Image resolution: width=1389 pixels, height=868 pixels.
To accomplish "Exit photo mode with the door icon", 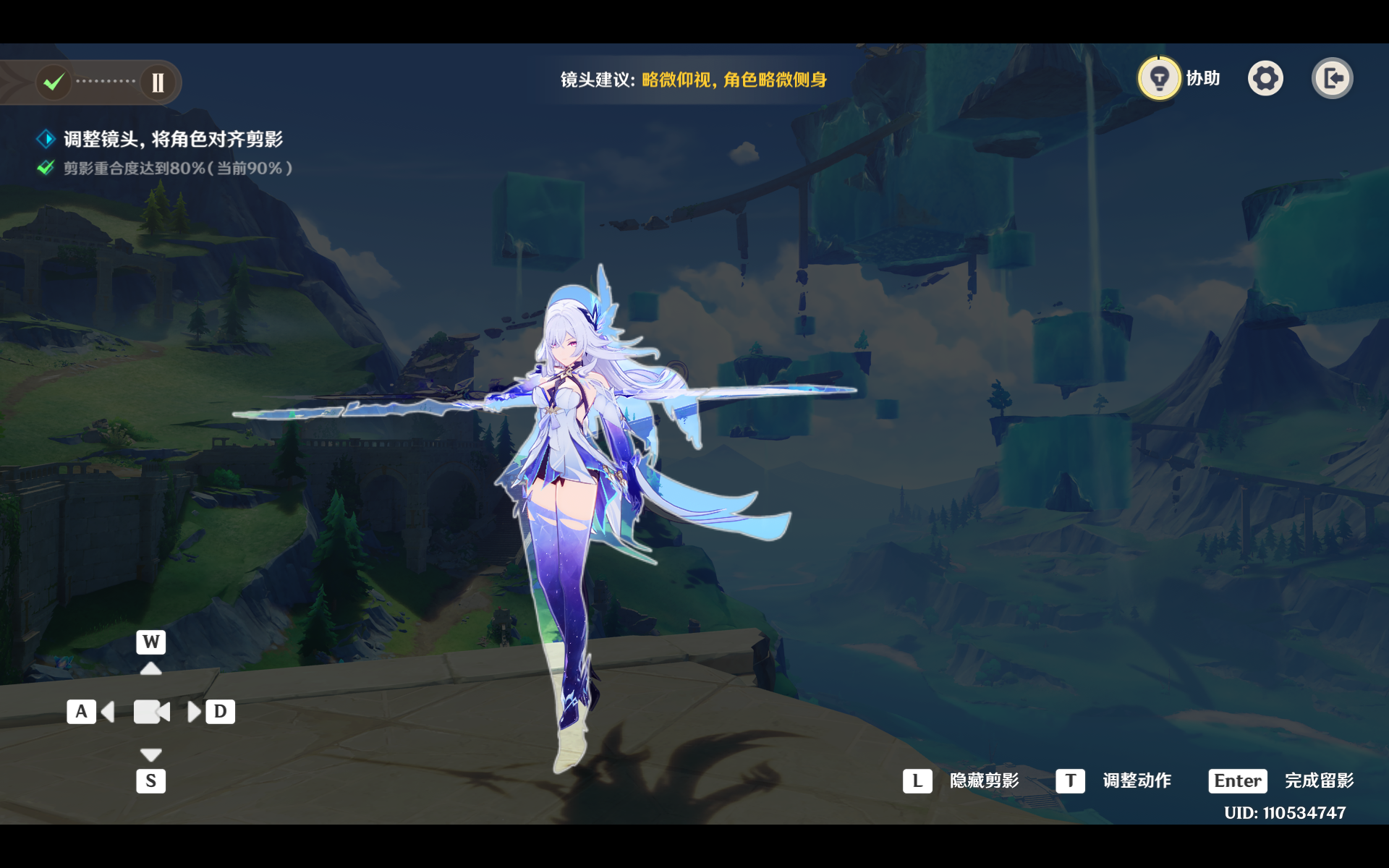I will point(1332,78).
